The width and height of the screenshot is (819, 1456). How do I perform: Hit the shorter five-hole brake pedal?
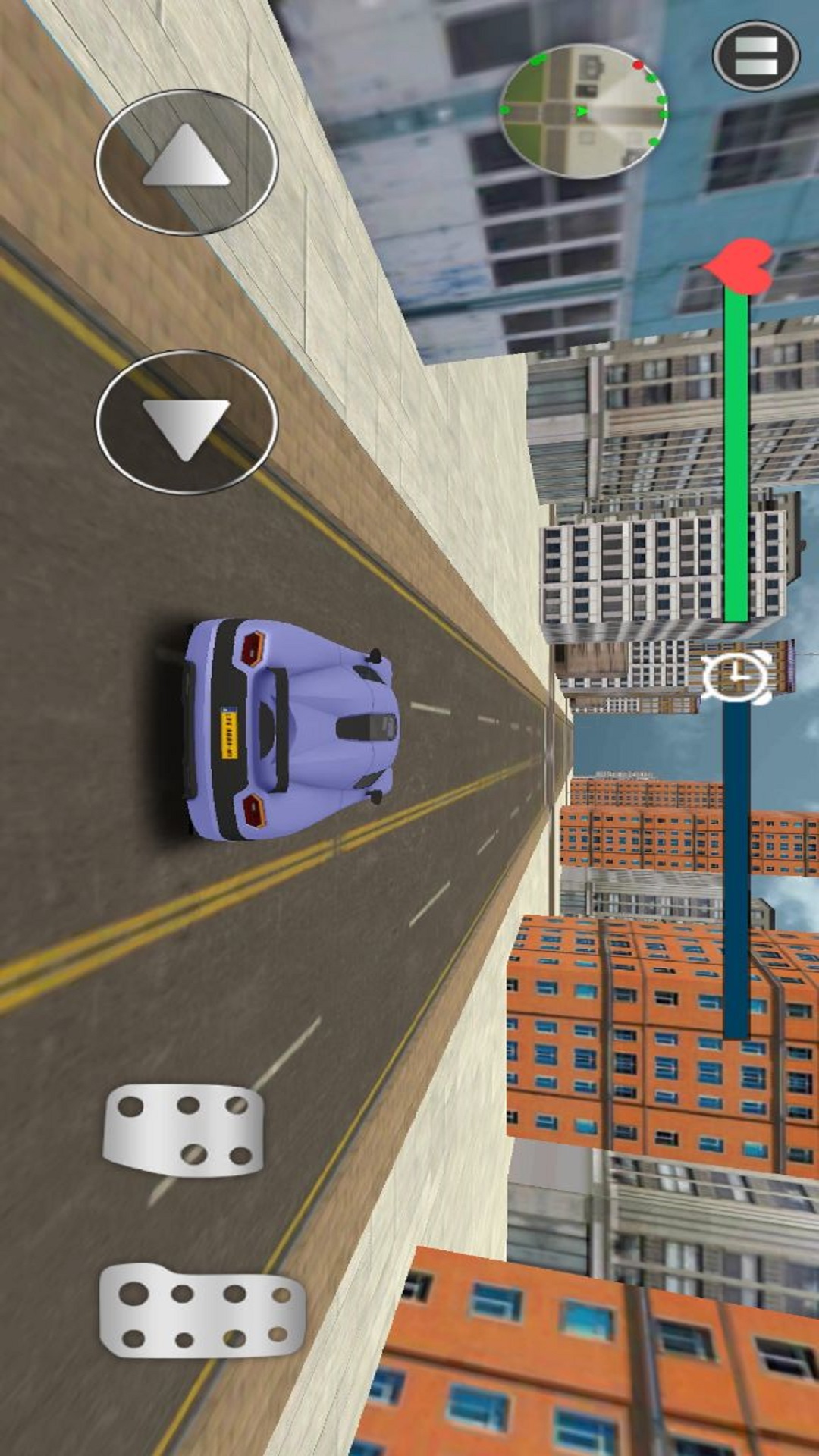184,1128
